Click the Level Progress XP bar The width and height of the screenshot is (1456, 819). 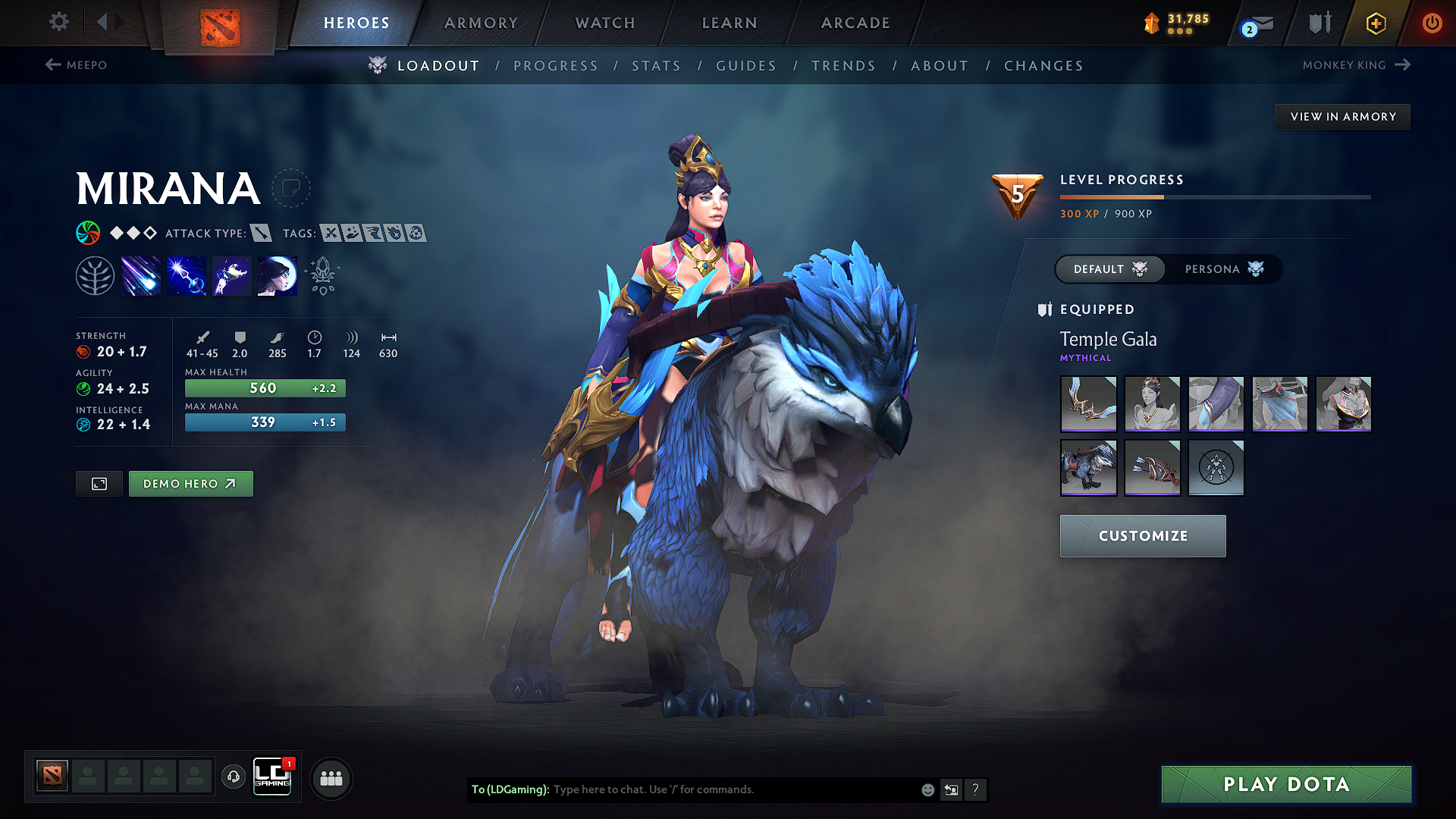click(x=1213, y=196)
